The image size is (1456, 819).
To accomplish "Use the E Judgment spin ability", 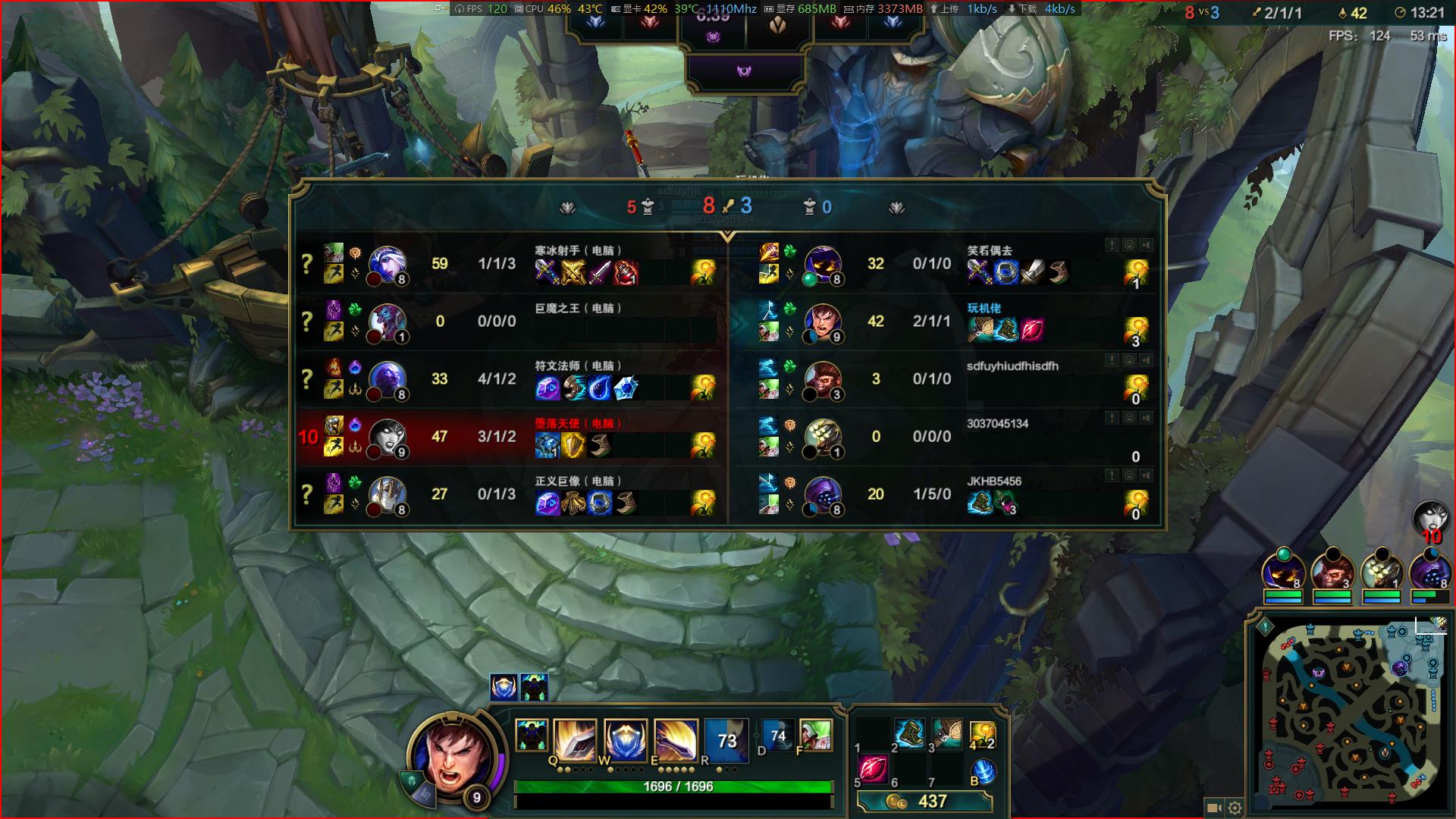I will click(676, 740).
